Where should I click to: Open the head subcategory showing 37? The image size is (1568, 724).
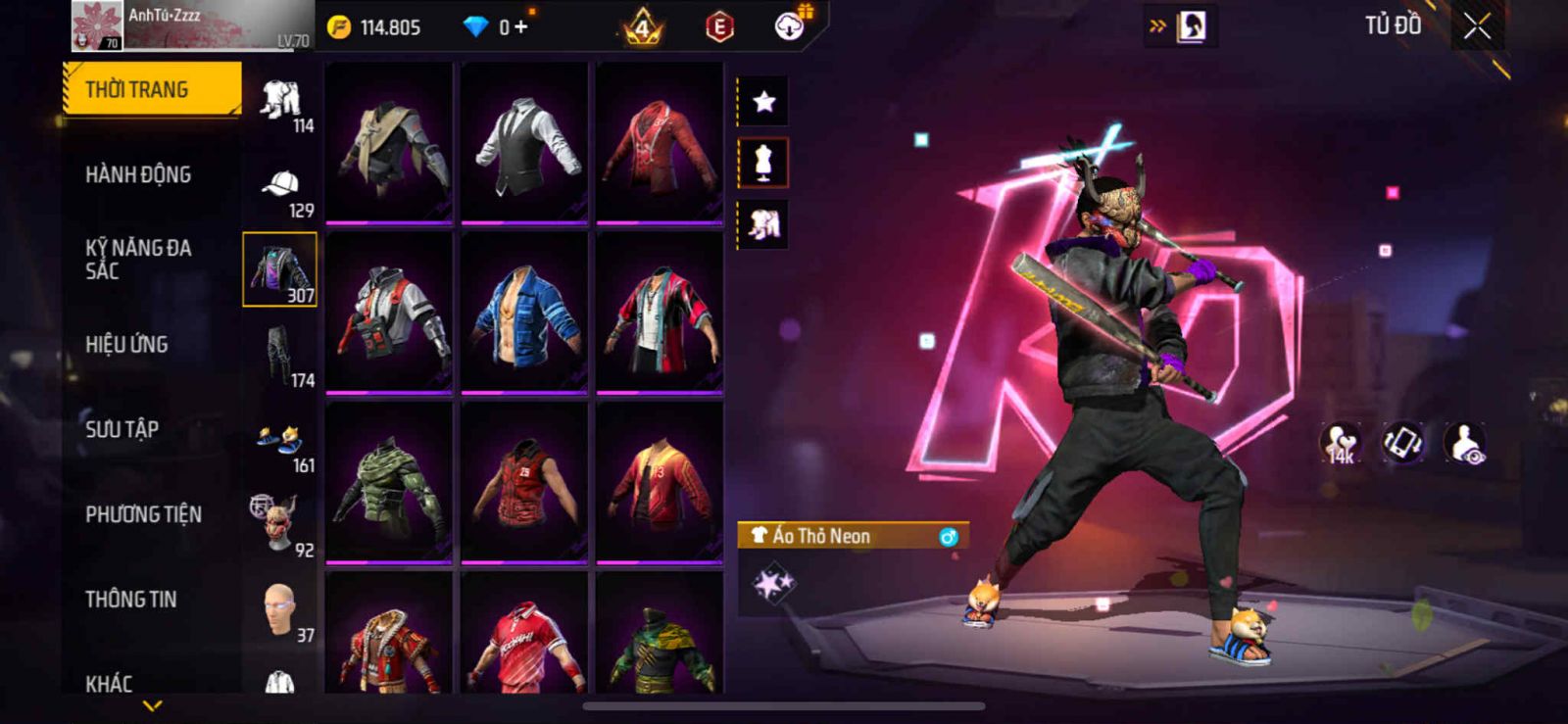coord(281,610)
